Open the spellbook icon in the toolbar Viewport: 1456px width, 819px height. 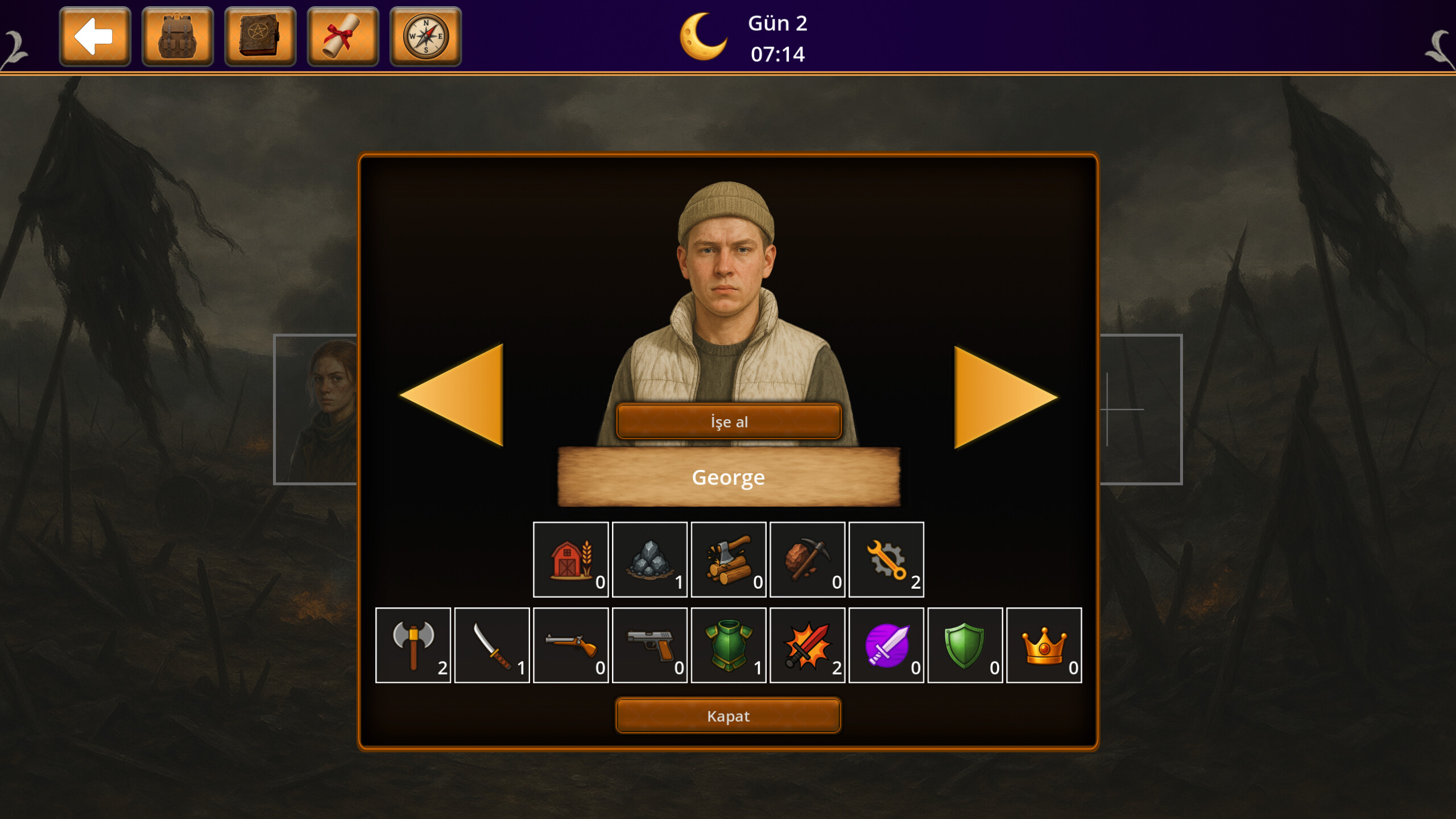(x=259, y=38)
